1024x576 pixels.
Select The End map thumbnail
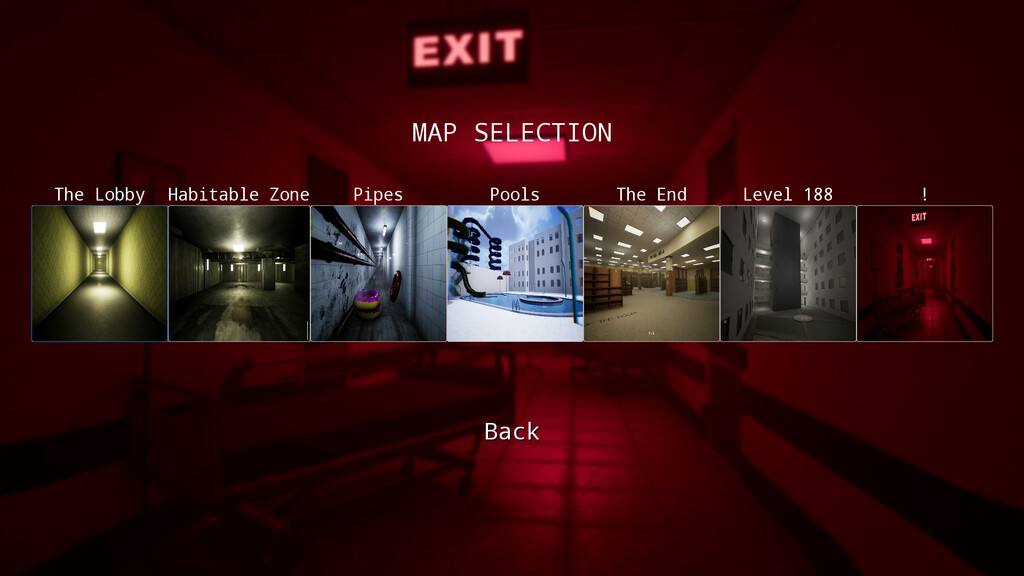coord(651,273)
